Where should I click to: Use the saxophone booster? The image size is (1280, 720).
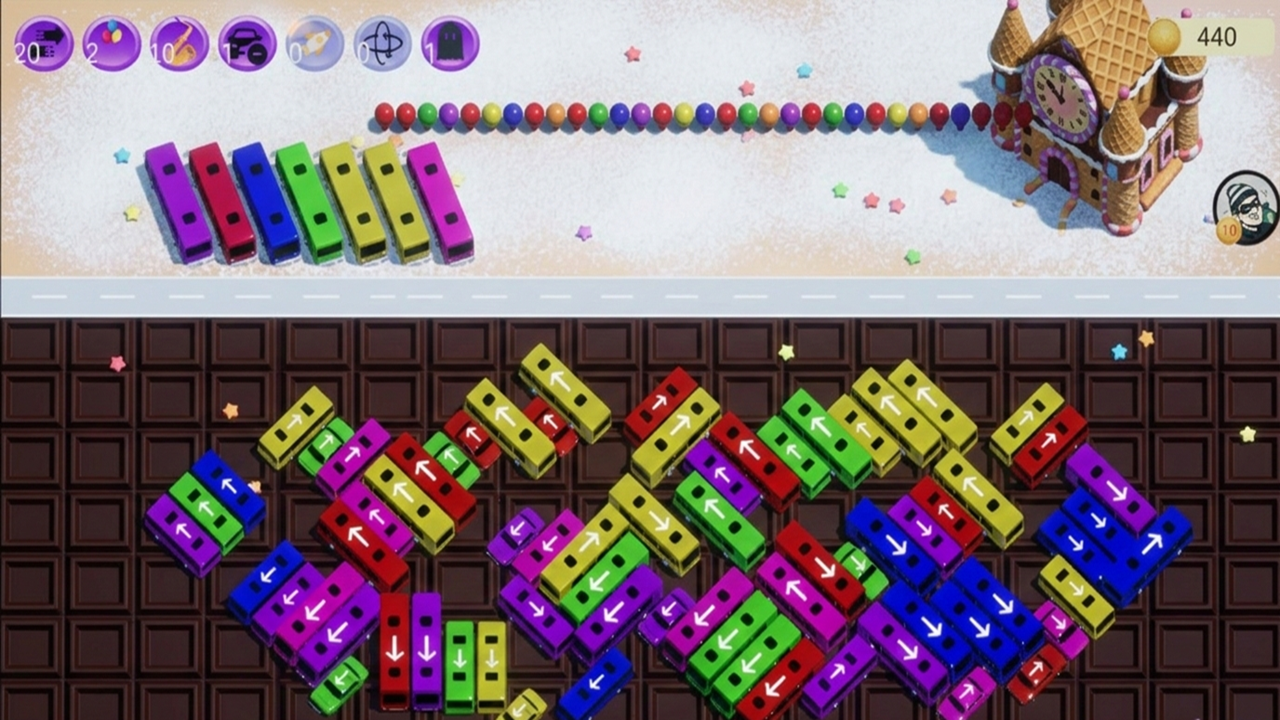pyautogui.click(x=178, y=40)
